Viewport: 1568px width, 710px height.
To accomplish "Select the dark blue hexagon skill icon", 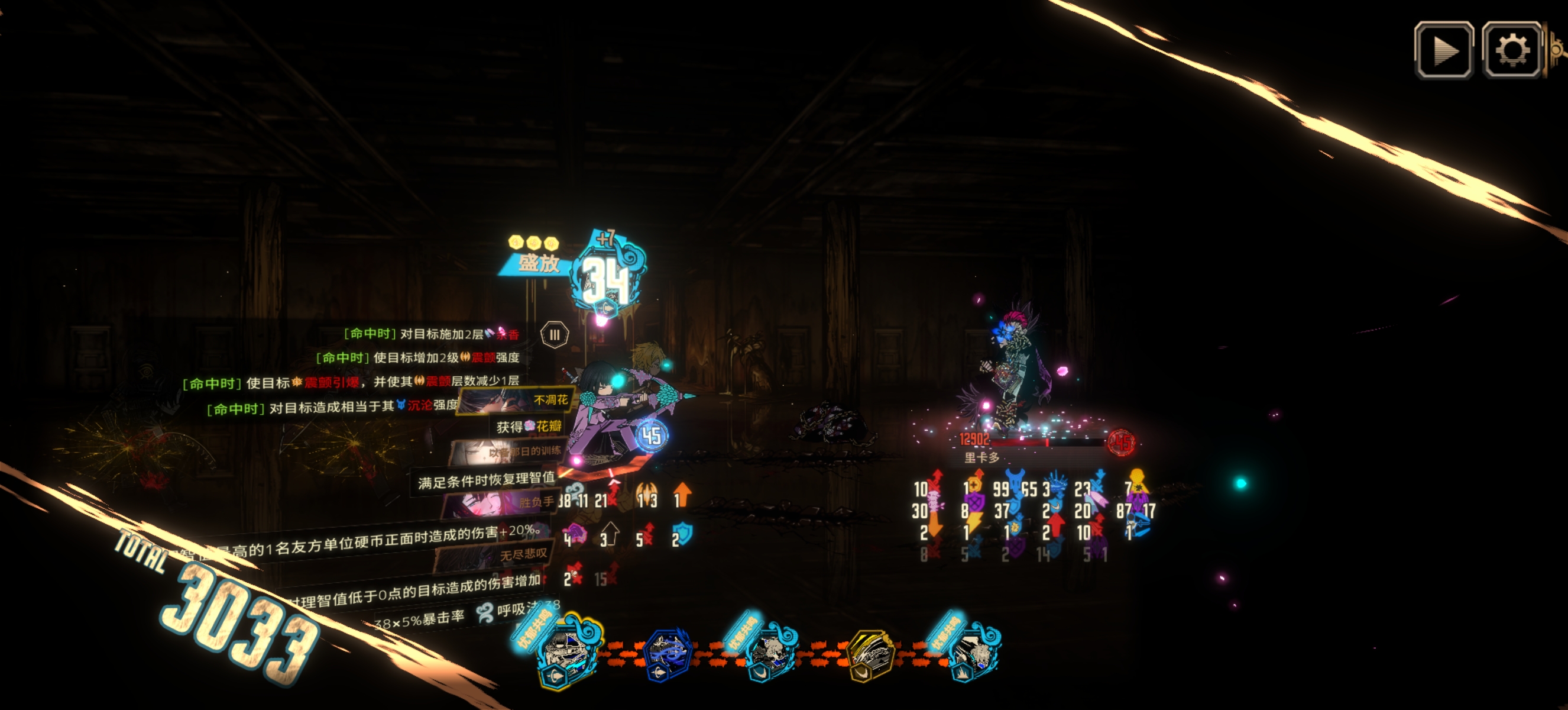I will point(668,656).
